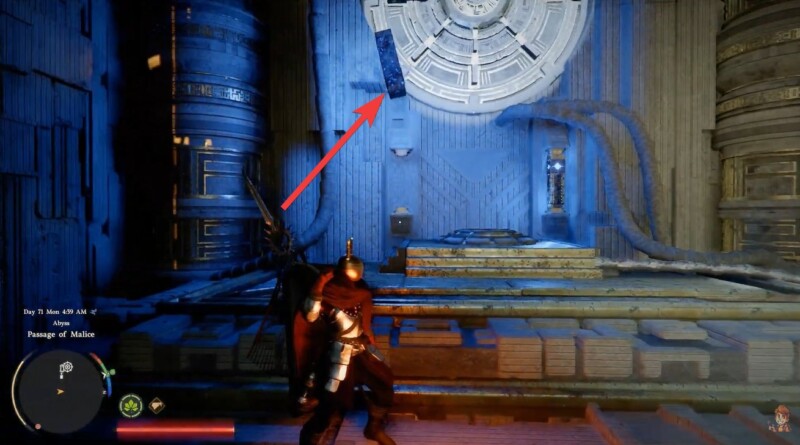The image size is (800, 445).
Task: Select the orange diamond status icon
Action: pyautogui.click(x=157, y=406)
